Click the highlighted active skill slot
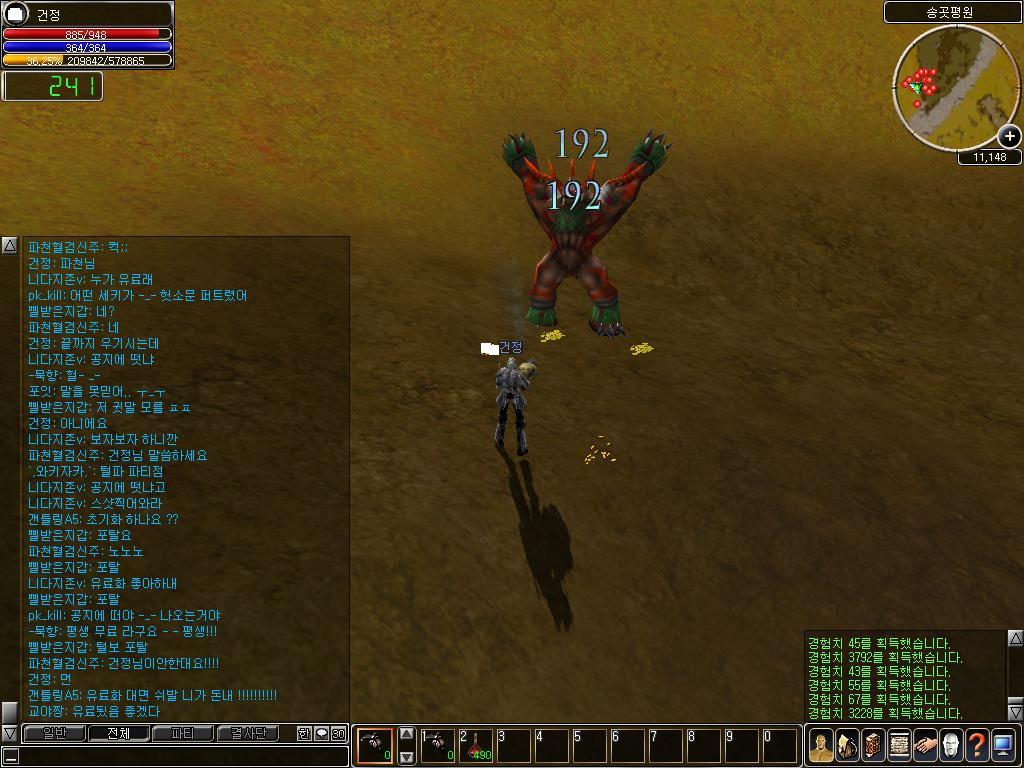 [x=375, y=746]
